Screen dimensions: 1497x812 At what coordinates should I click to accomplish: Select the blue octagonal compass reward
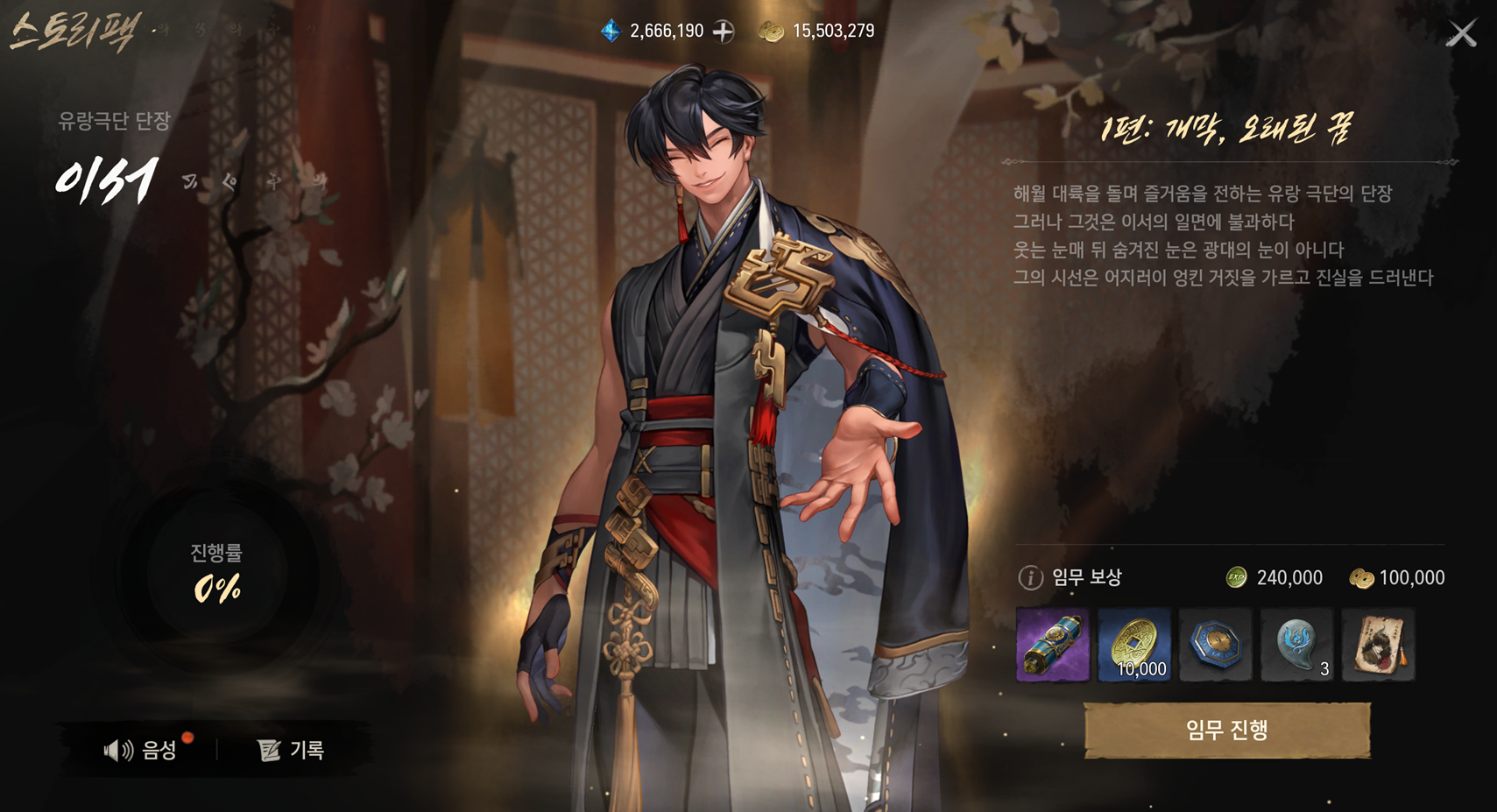[x=1215, y=646]
